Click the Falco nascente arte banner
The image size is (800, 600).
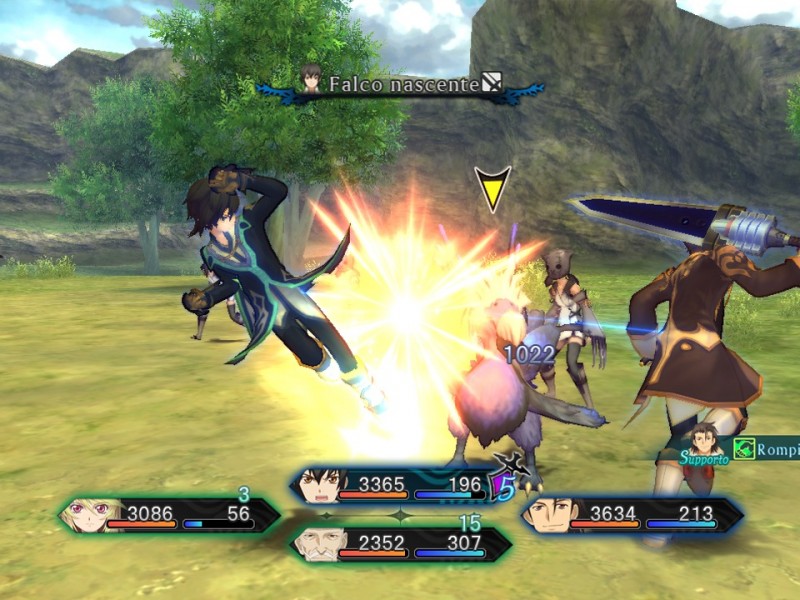click(401, 84)
